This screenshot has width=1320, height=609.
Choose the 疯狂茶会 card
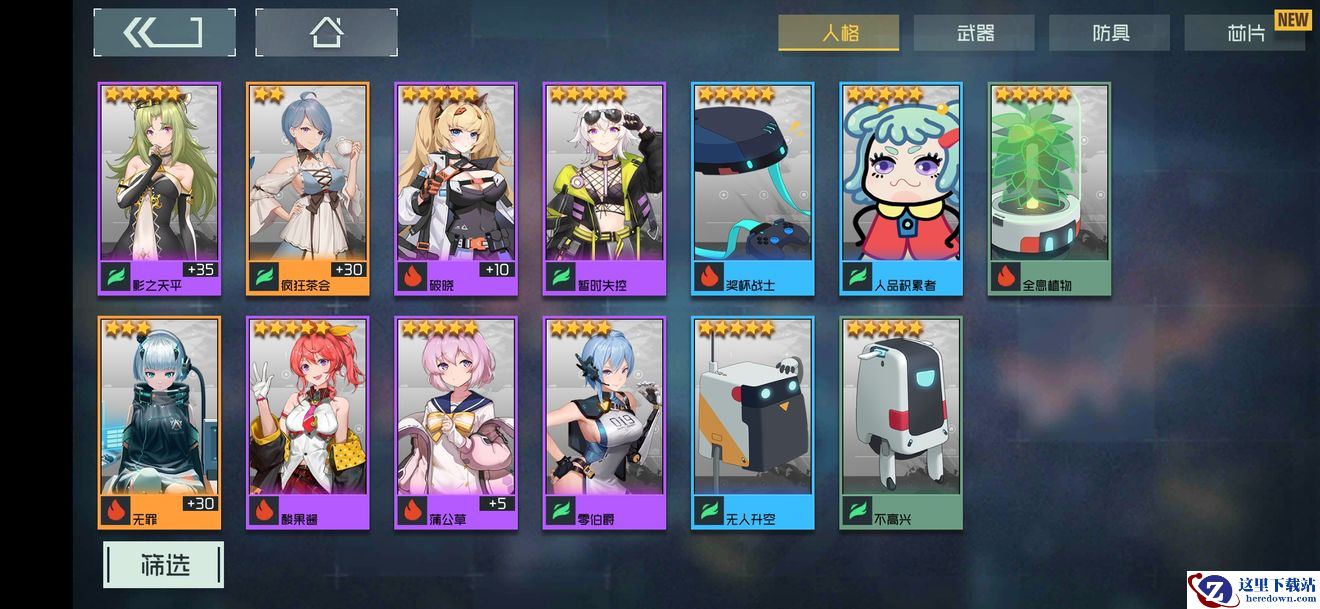click(307, 188)
